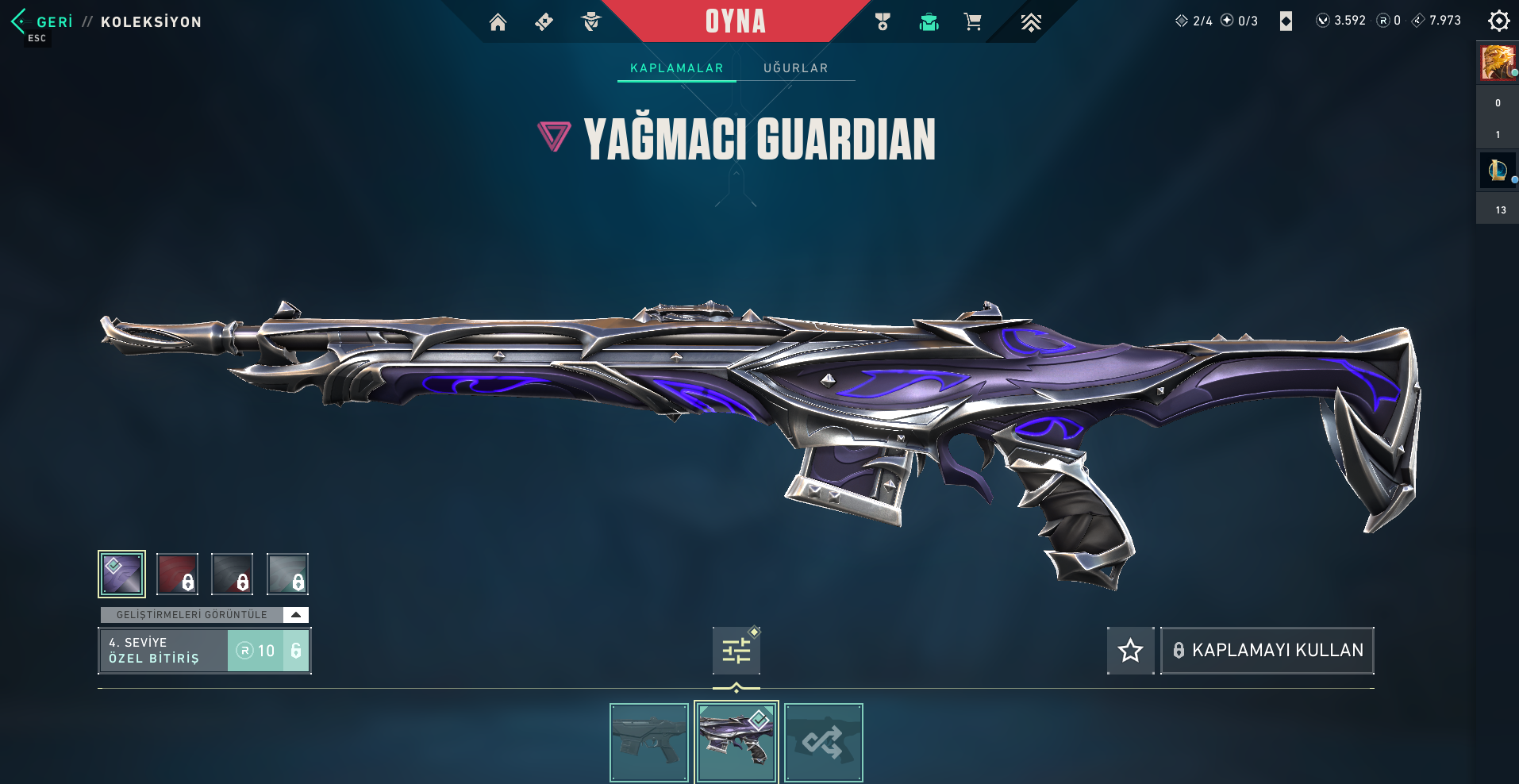Select the Yağmacı Guardian skin thumbnail
Image resolution: width=1519 pixels, height=784 pixels.
[x=736, y=743]
